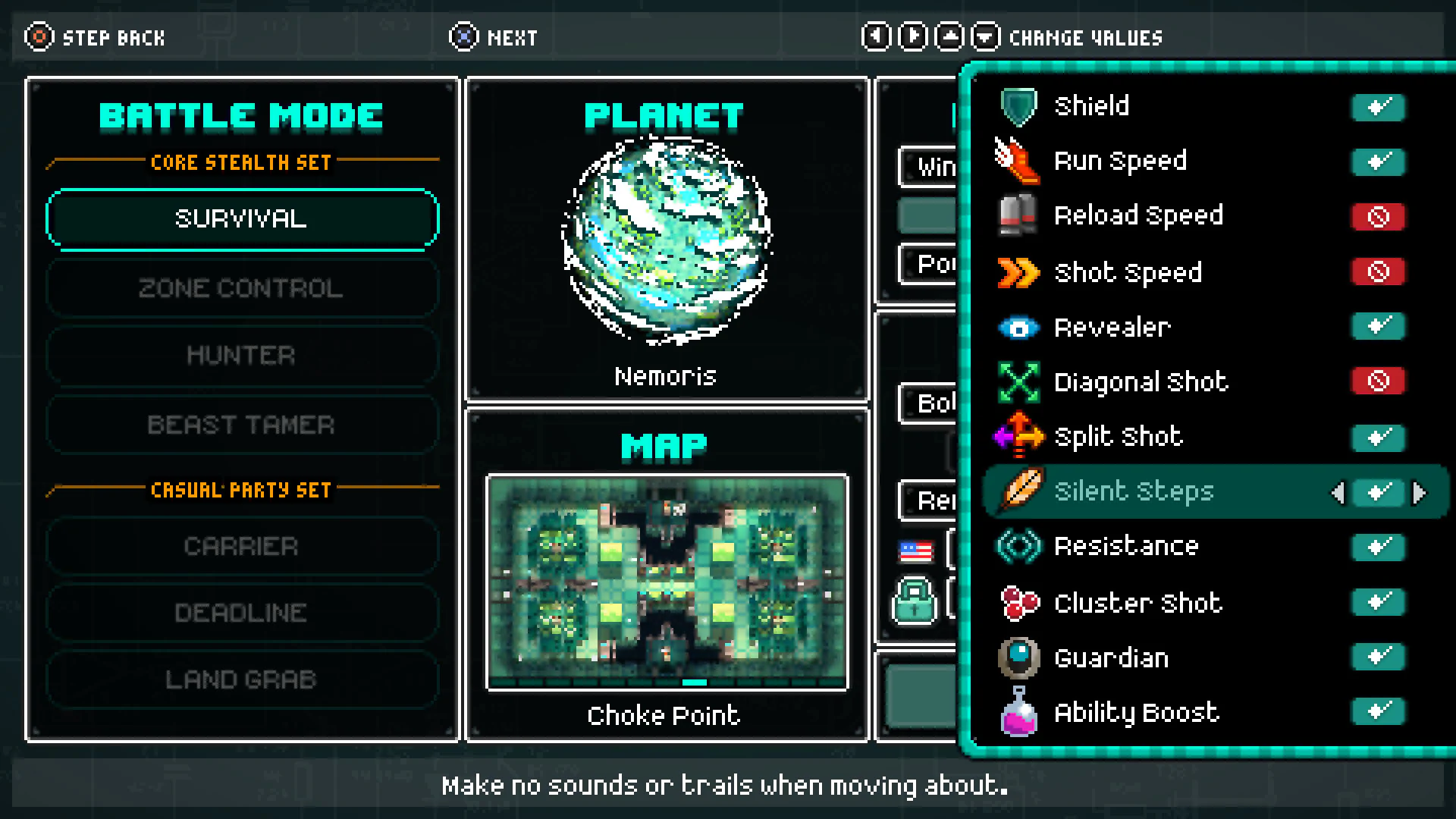Screen dimensions: 1456x819
Task: Click the down Change Values arrow
Action: tap(985, 36)
